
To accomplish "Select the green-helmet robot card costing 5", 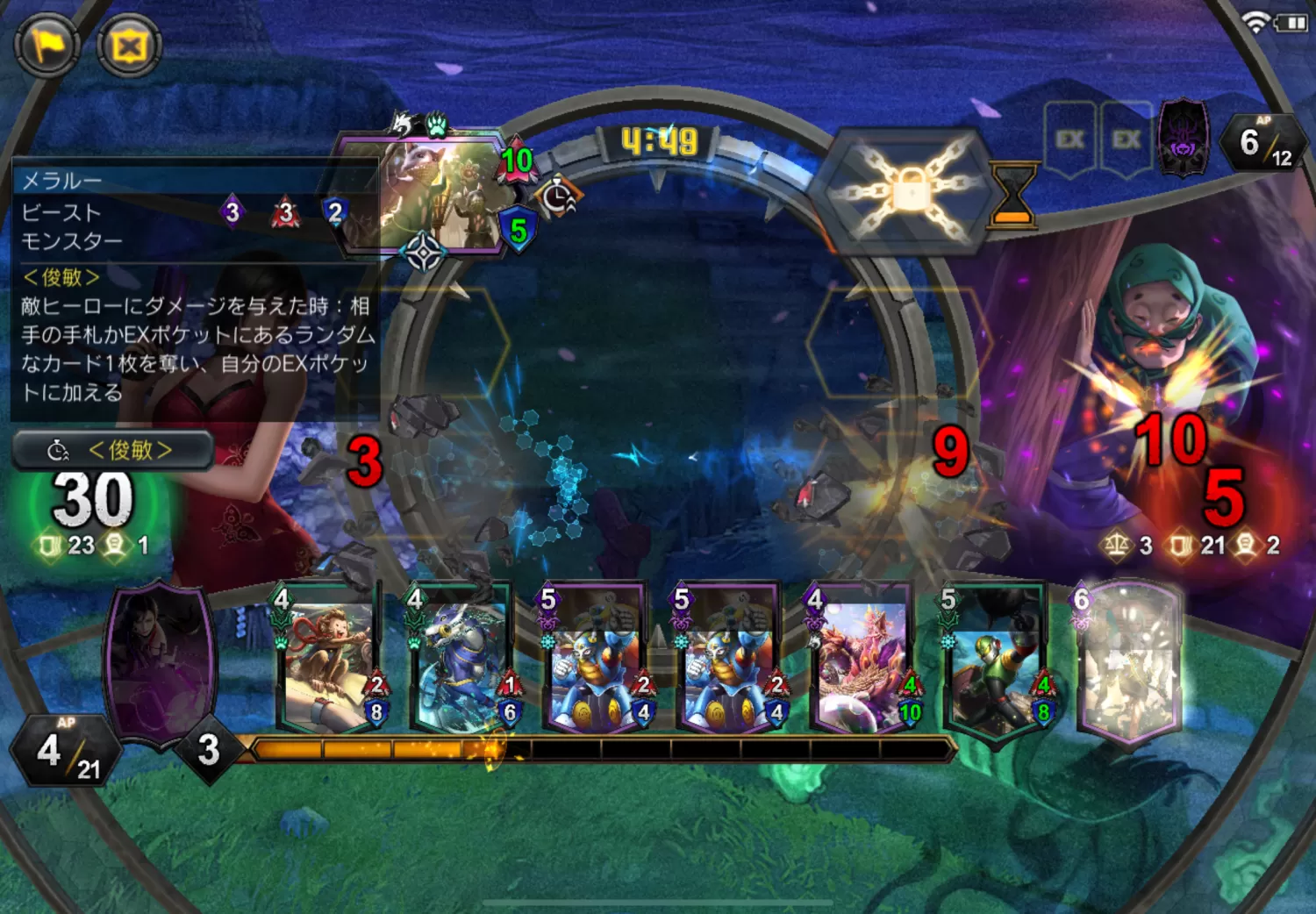I will coord(994,663).
